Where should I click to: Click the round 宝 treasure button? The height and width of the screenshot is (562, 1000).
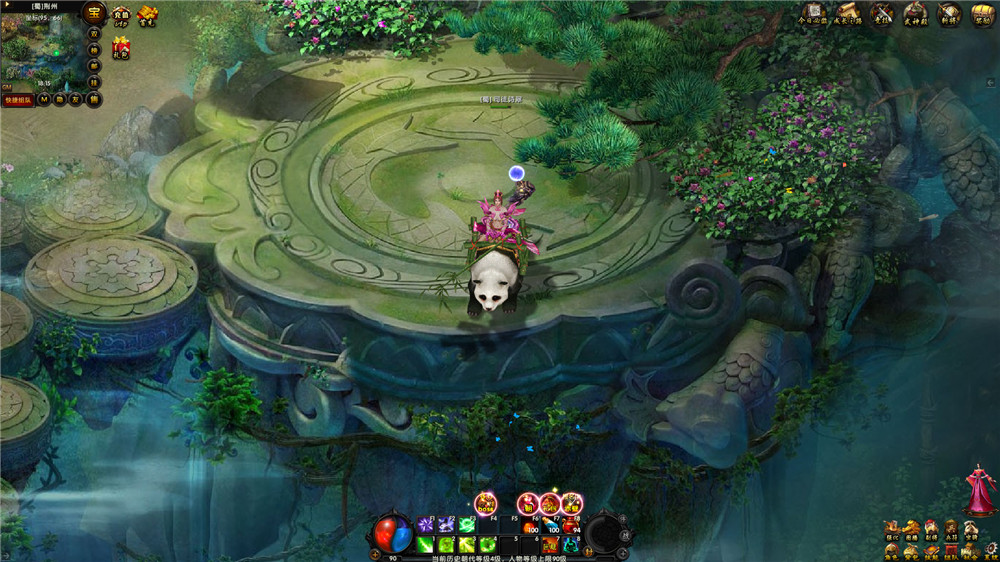pyautogui.click(x=94, y=14)
